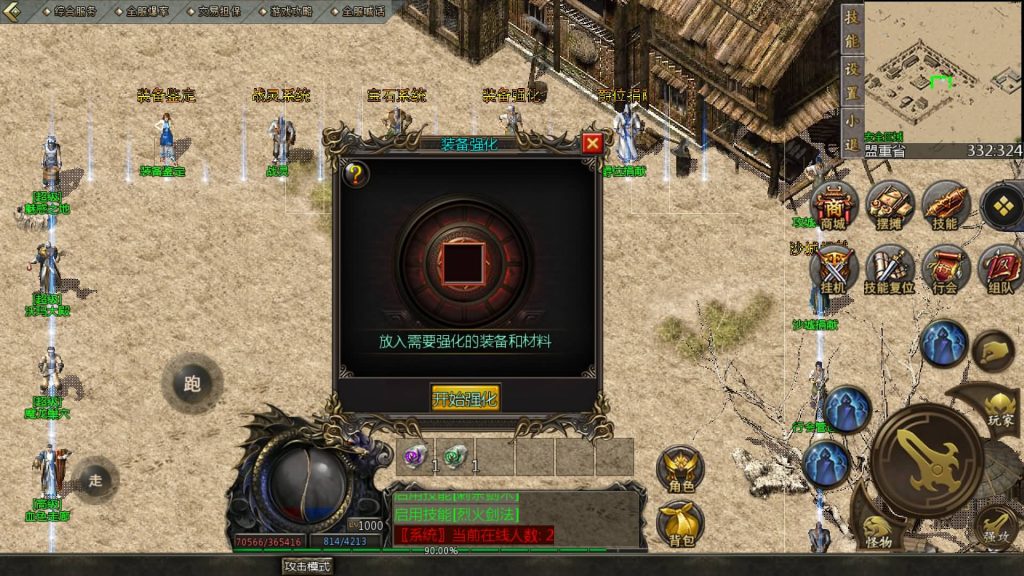The width and height of the screenshot is (1024, 576).
Task: Open the 角色 character sheet
Action: click(x=681, y=470)
